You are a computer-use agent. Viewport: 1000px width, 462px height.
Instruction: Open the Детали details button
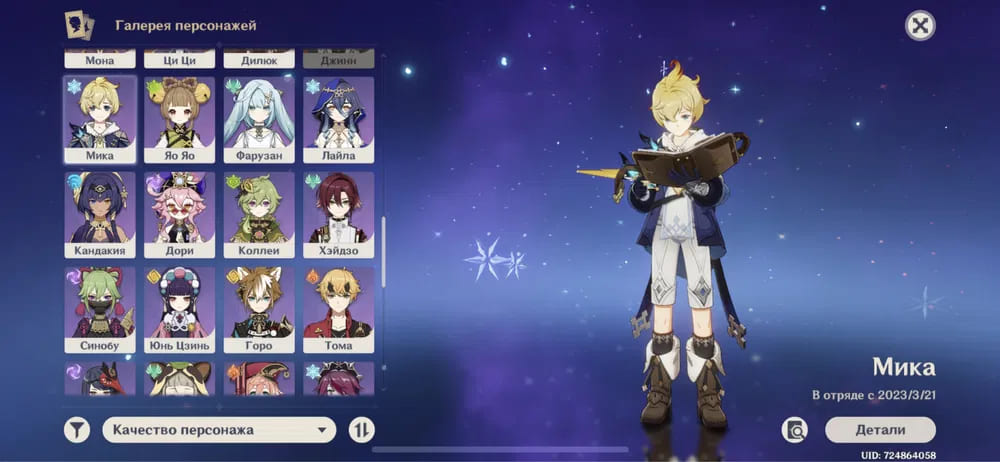tap(880, 430)
